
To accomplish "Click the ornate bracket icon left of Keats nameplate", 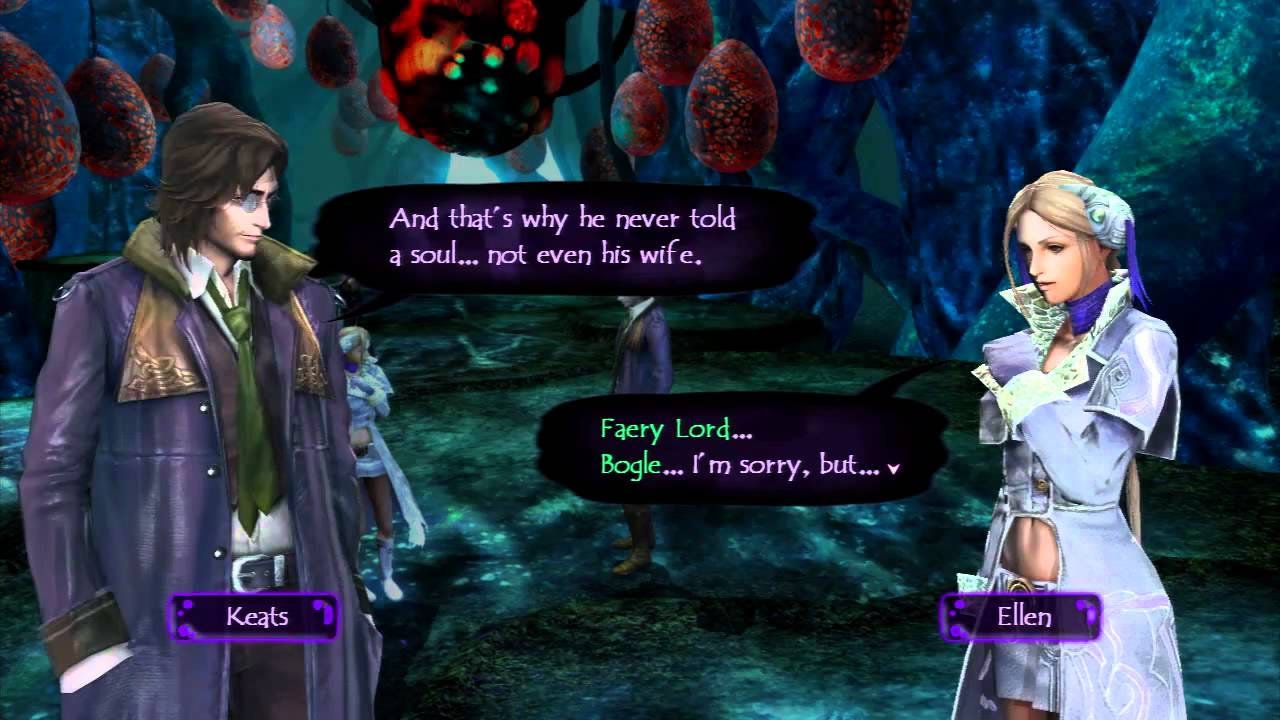I will pyautogui.click(x=186, y=617).
